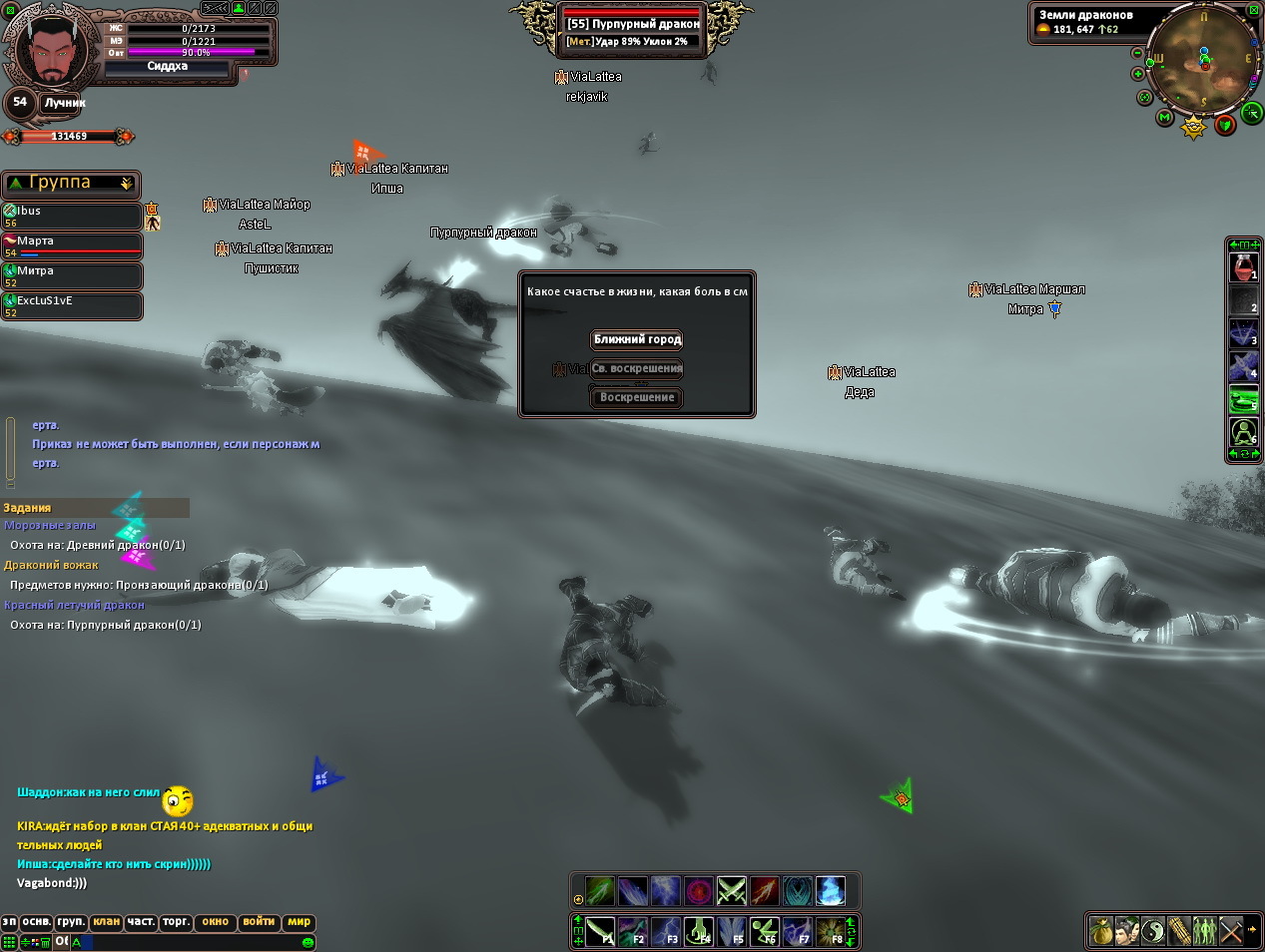Activate the blue flame skill icon
The width and height of the screenshot is (1265, 952).
(831, 890)
